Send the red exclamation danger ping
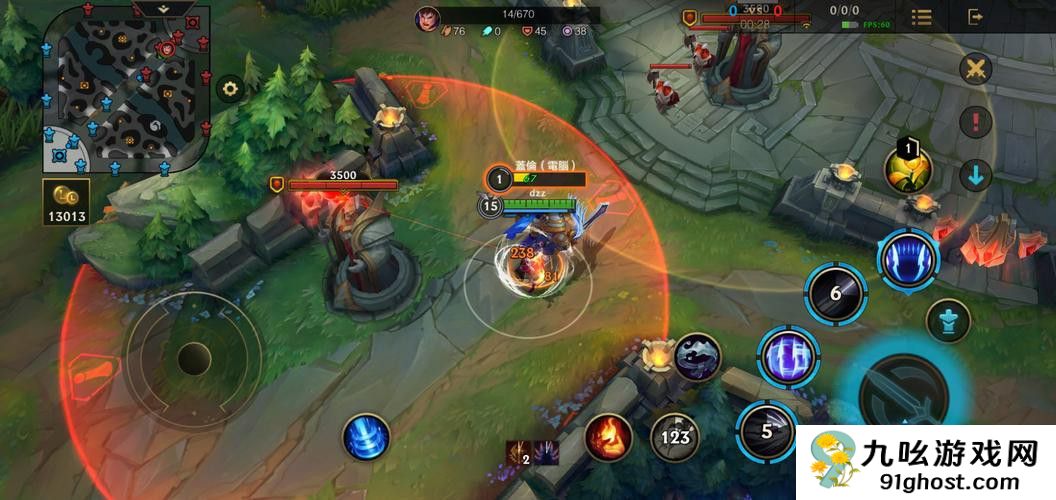The width and height of the screenshot is (1056, 500). tap(975, 122)
